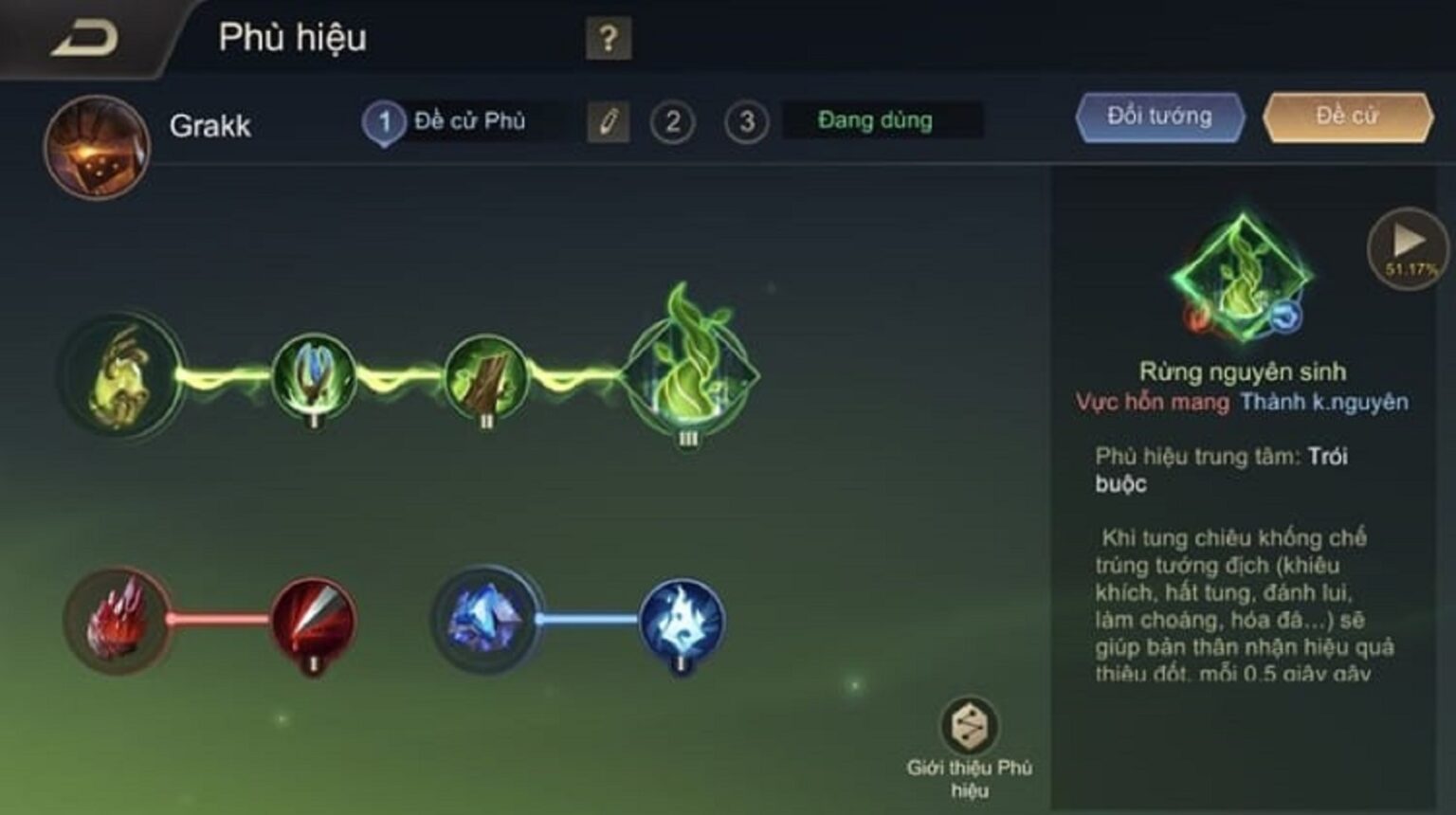1456x815 pixels.
Task: Switch to arcana page 2
Action: point(675,121)
